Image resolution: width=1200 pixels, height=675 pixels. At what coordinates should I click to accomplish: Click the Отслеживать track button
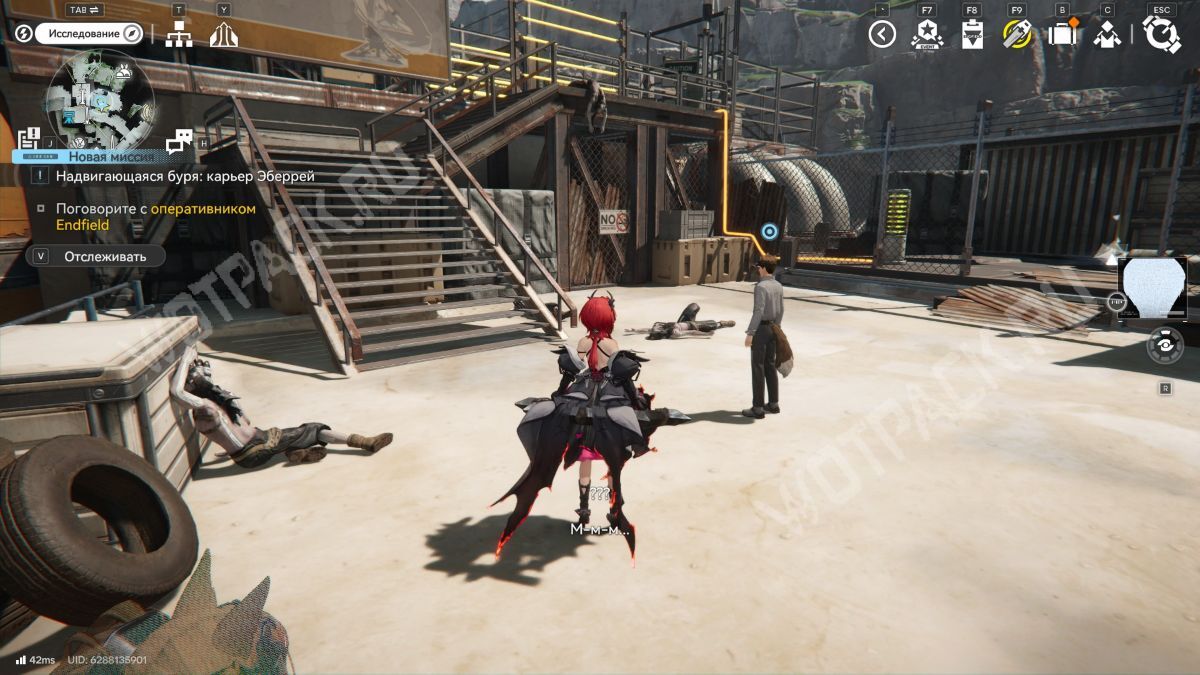(x=96, y=256)
